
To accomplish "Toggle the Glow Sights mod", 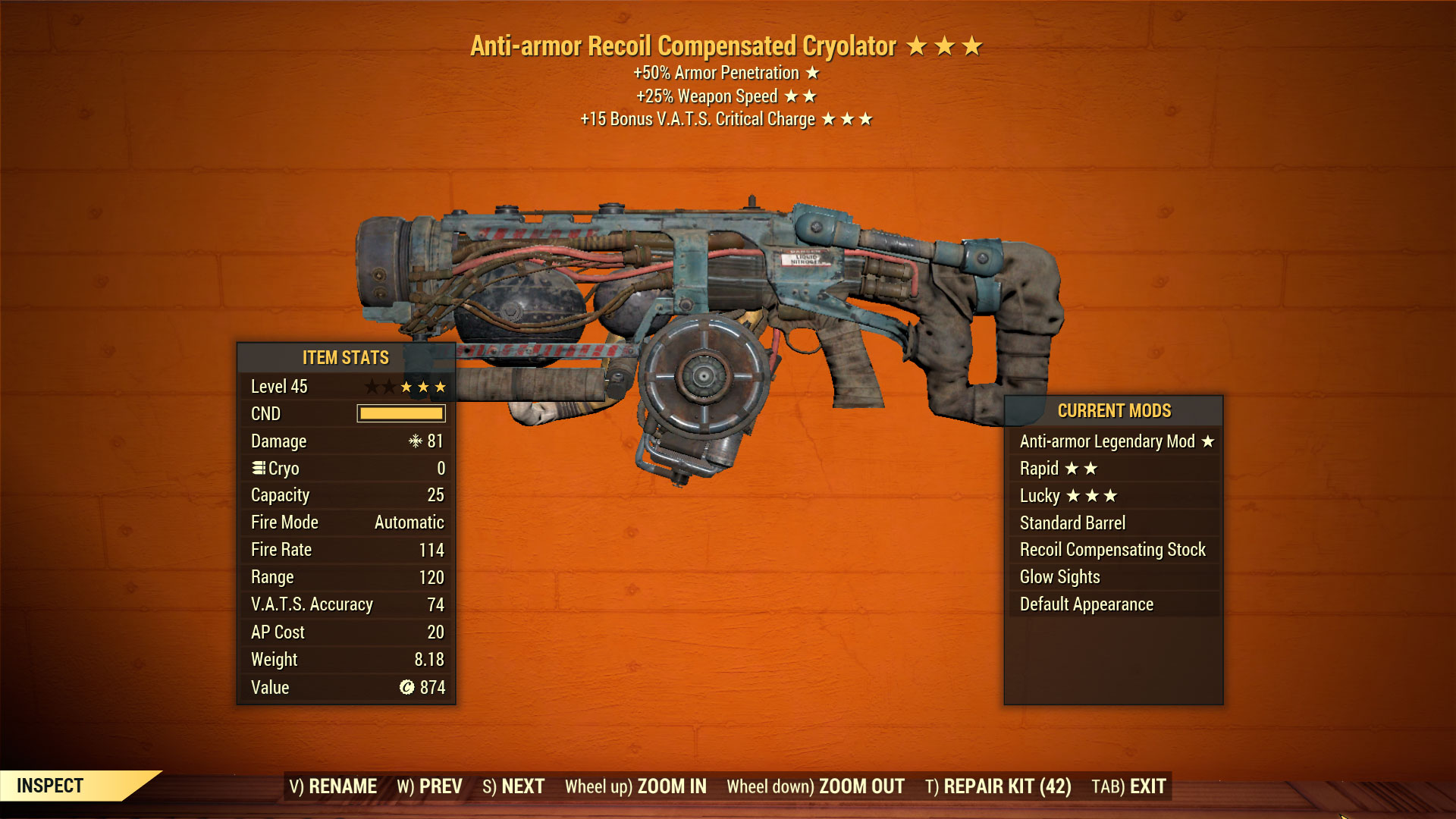I will point(1059,576).
